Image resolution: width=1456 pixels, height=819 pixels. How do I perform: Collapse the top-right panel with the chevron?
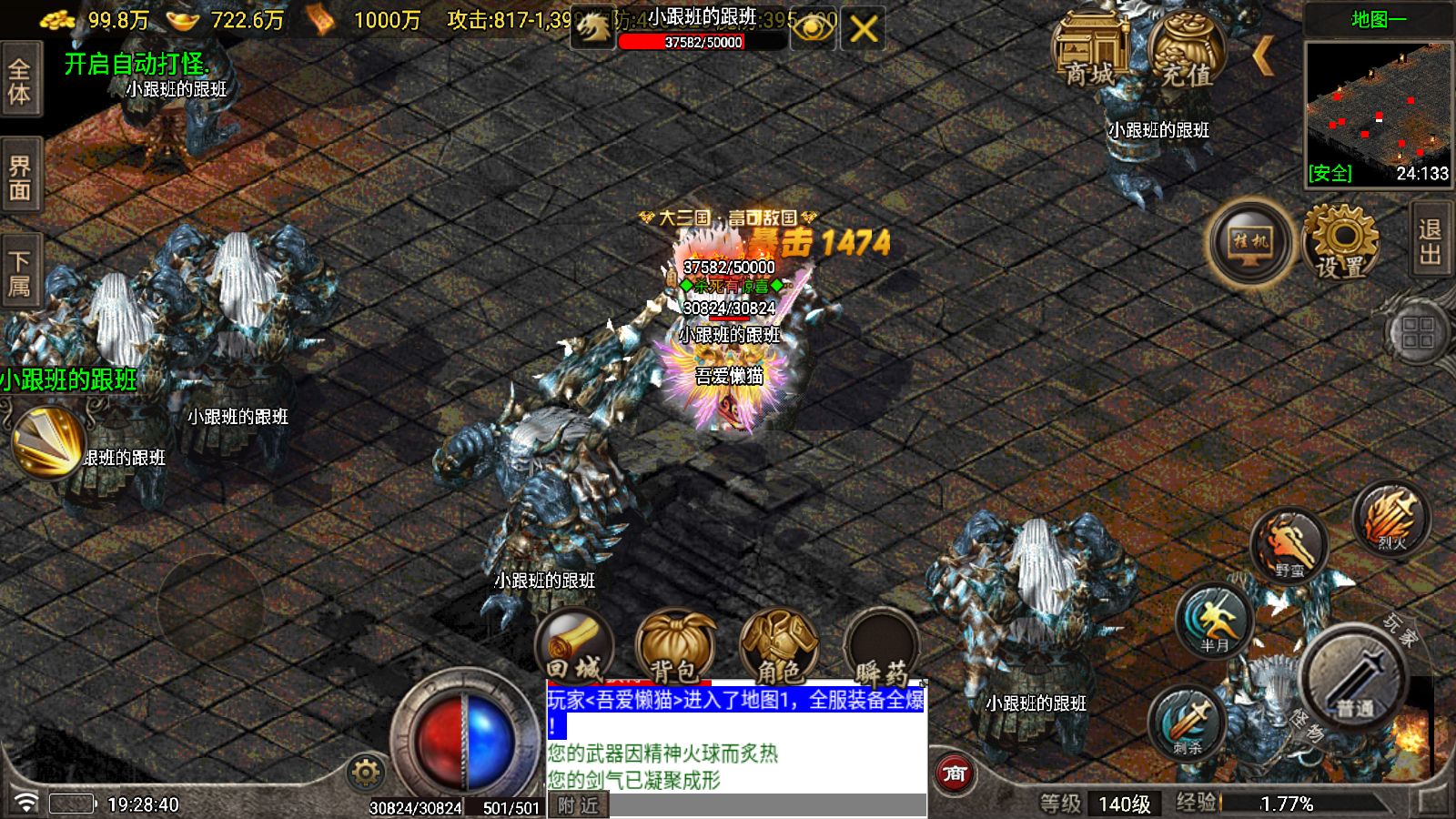pos(1265,55)
